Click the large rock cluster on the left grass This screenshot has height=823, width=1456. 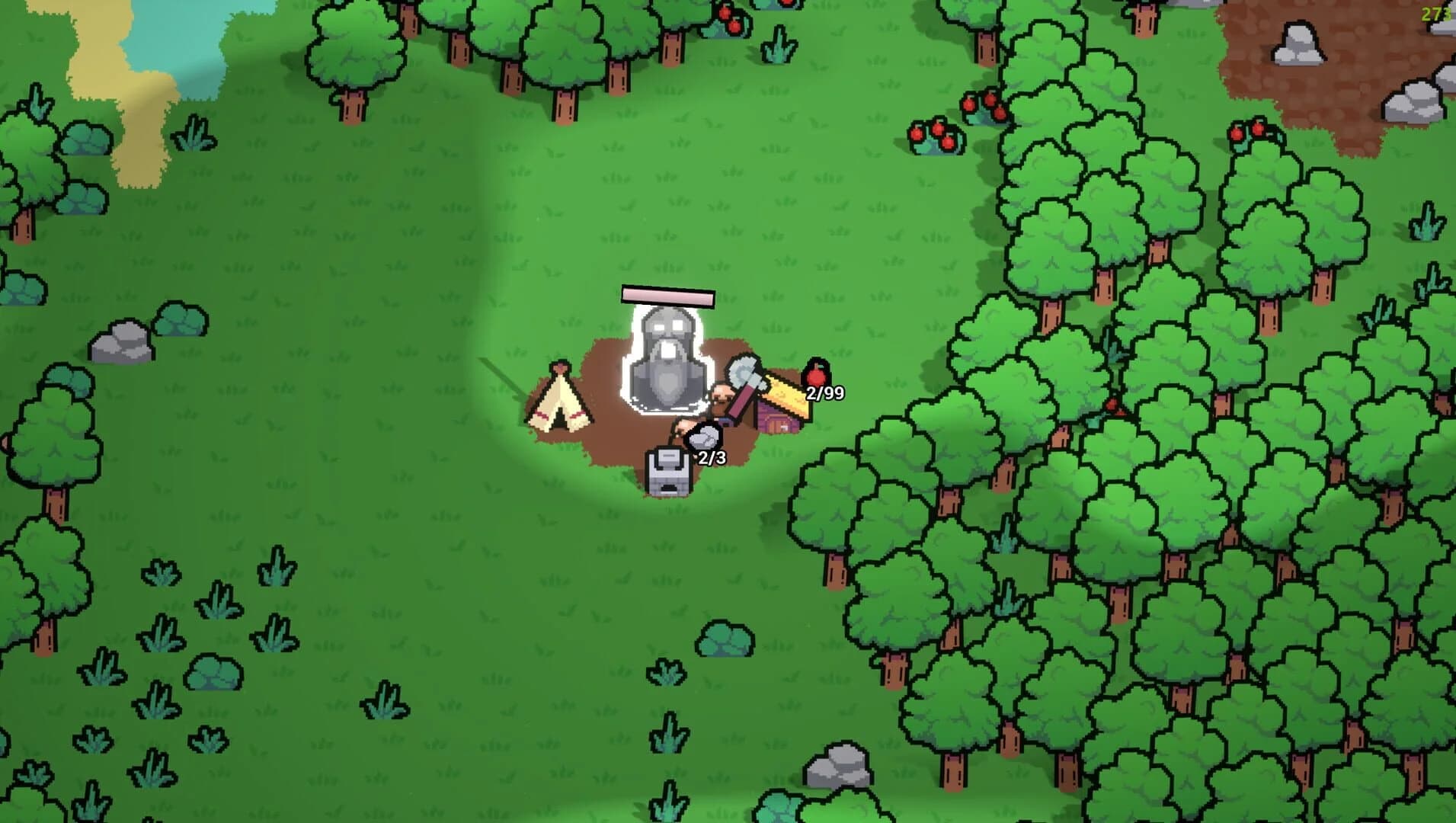pyautogui.click(x=122, y=339)
